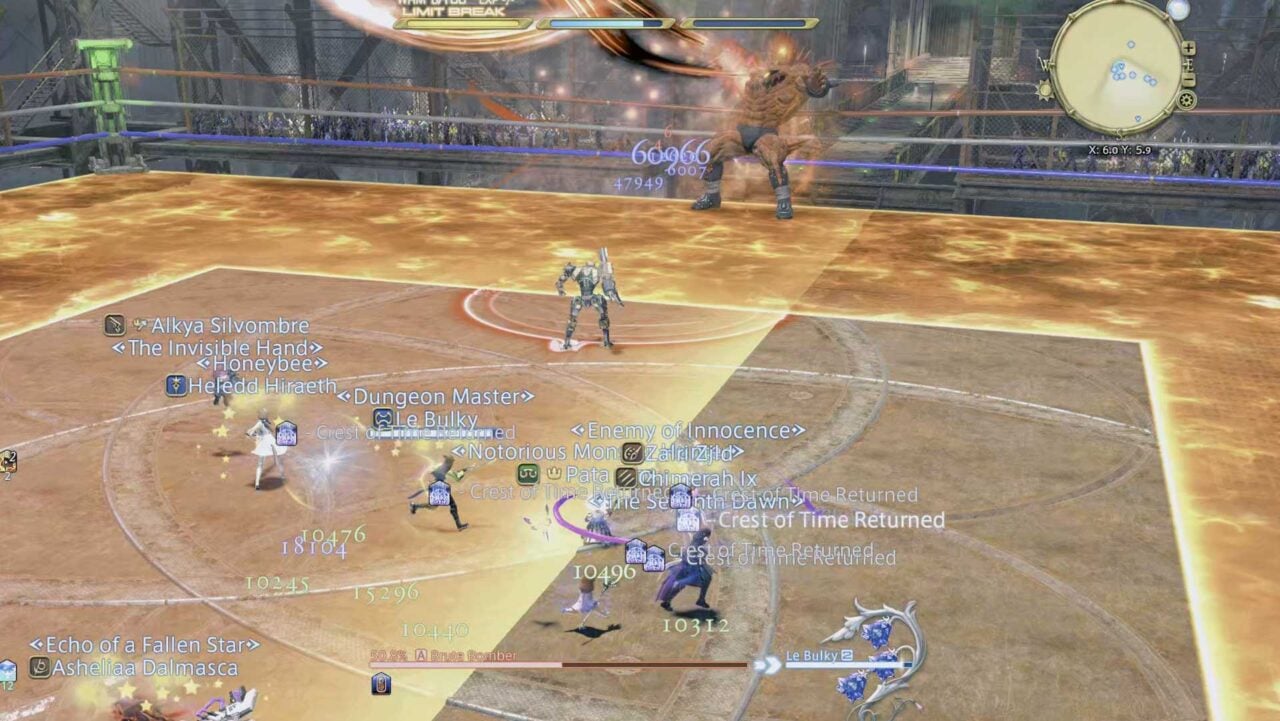Image resolution: width=1280 pixels, height=721 pixels.
Task: Click Heledd Hiraeth's job icon
Action: click(x=176, y=384)
